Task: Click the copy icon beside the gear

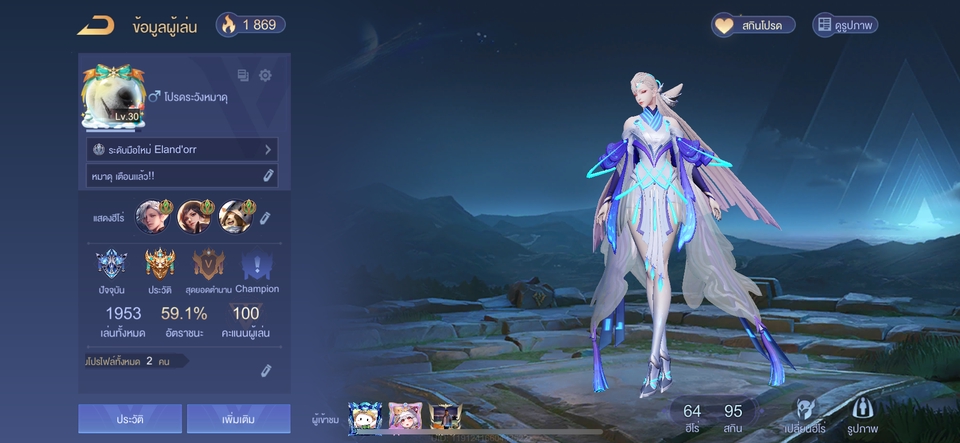Action: (243, 75)
